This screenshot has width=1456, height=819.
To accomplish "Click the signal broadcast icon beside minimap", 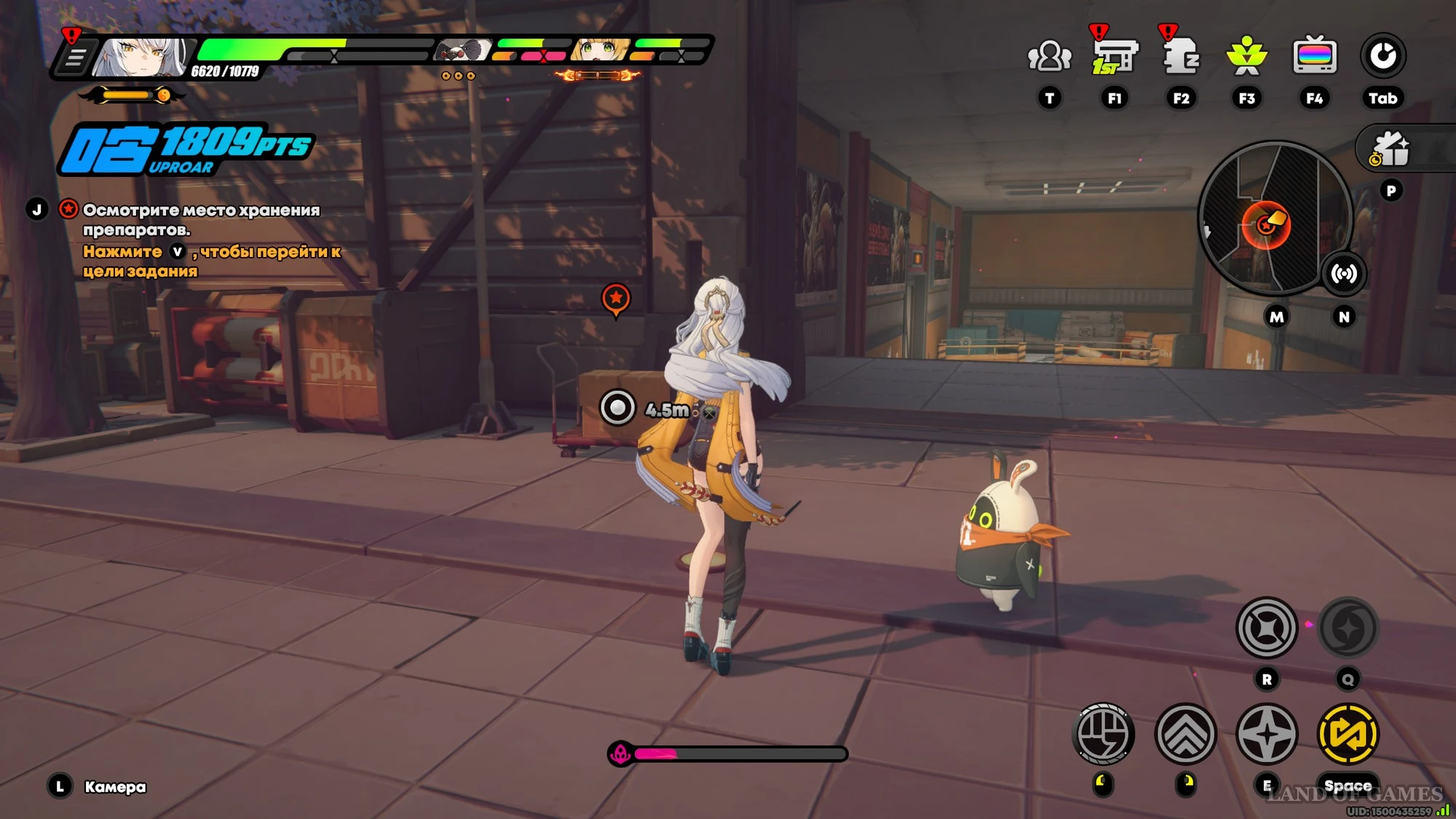I will [1344, 274].
